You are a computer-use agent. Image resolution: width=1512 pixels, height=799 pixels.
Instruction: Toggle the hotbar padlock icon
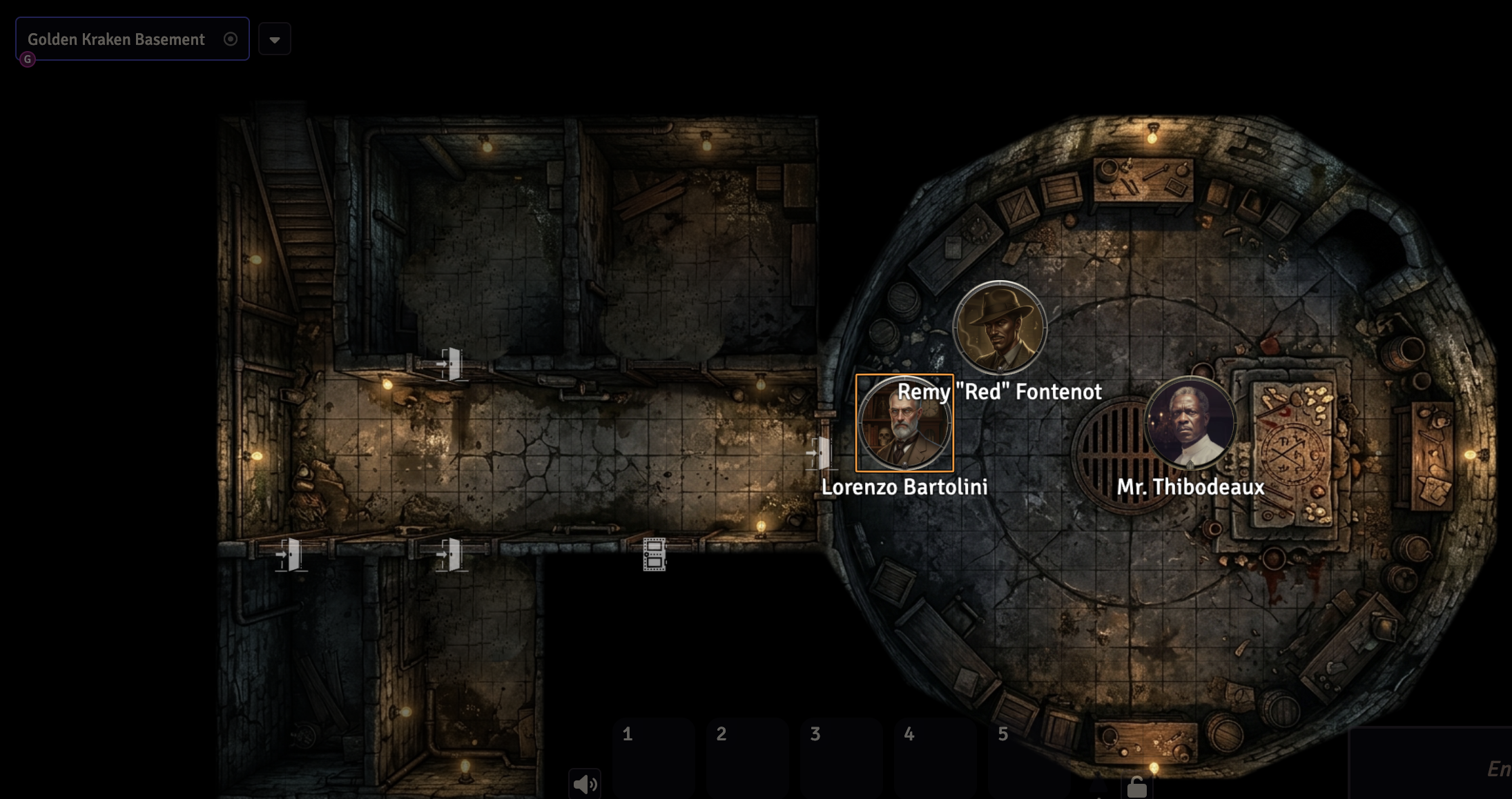pyautogui.click(x=1136, y=786)
